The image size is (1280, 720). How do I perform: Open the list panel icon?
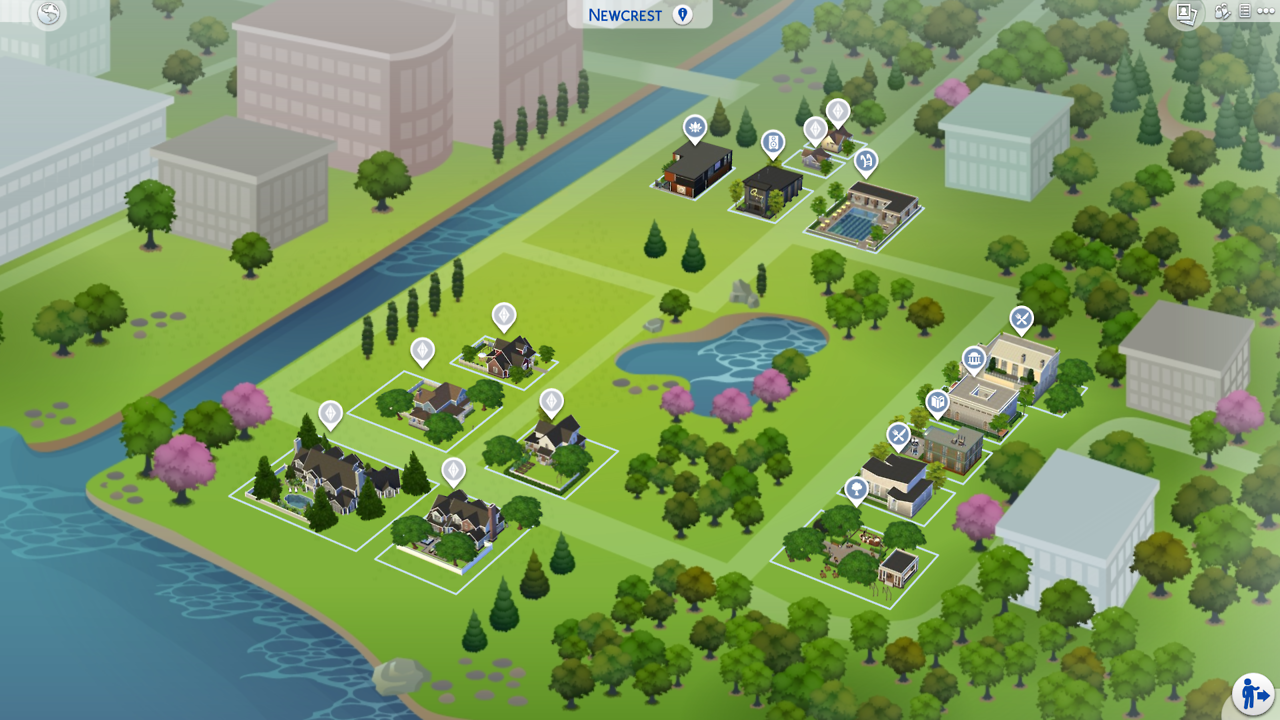[1245, 12]
